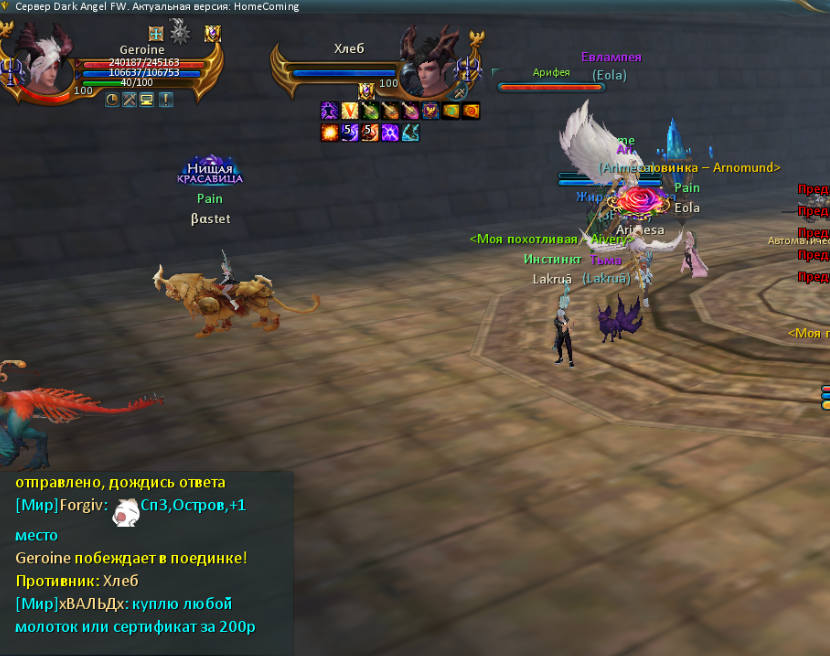Click the Арифея target-of-target health bar
The width and height of the screenshot is (830, 656).
click(x=551, y=87)
